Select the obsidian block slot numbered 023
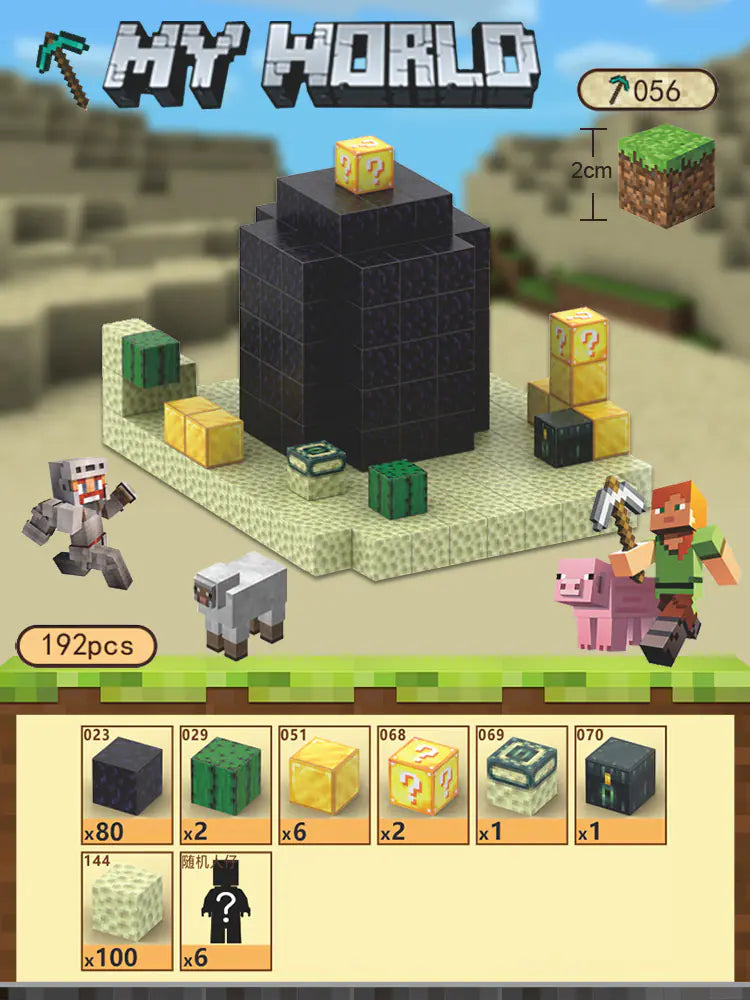Viewport: 750px width, 1000px height. click(x=127, y=785)
